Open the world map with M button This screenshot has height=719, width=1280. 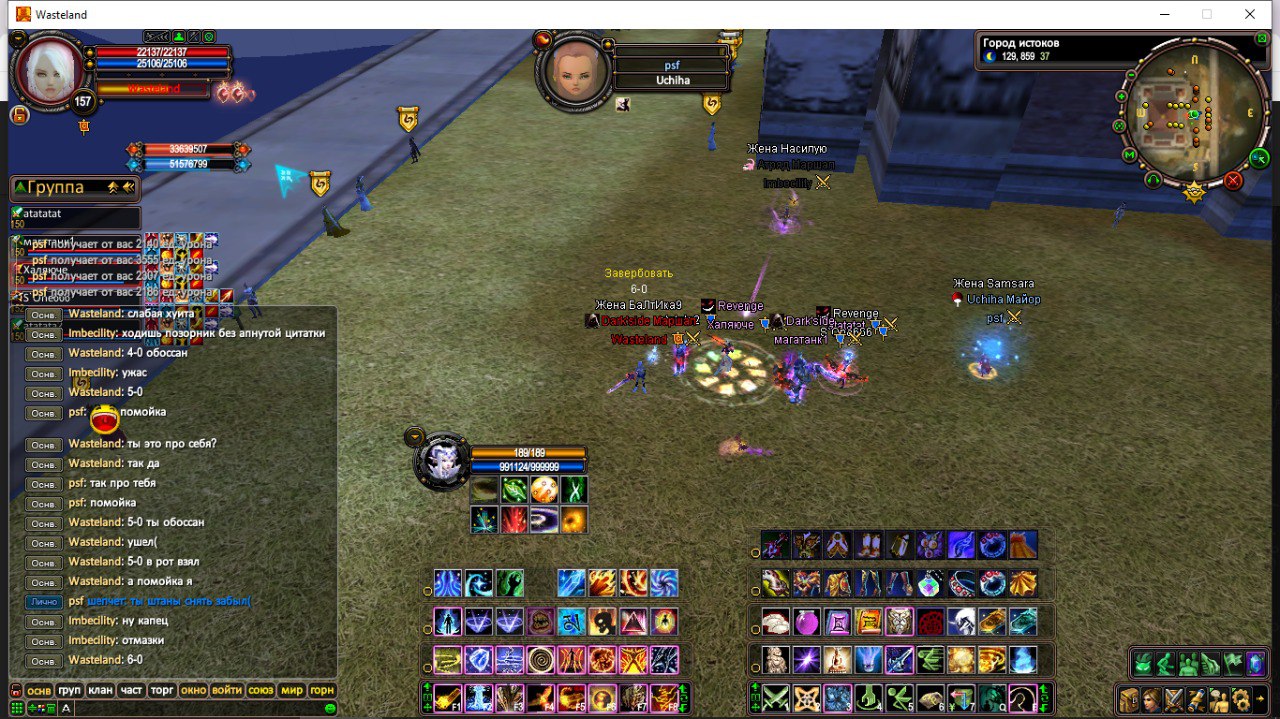[x=1130, y=155]
